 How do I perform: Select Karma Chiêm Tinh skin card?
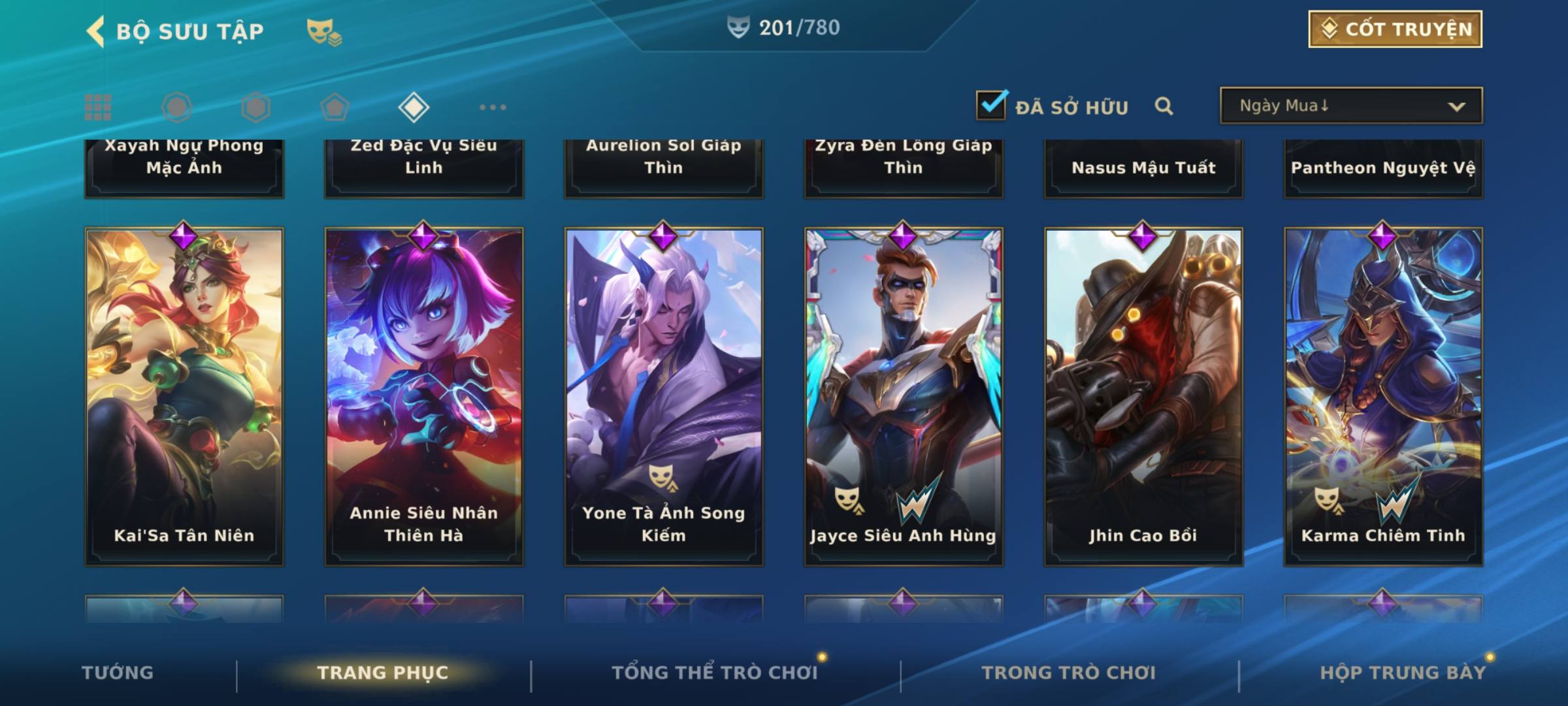(x=1383, y=396)
